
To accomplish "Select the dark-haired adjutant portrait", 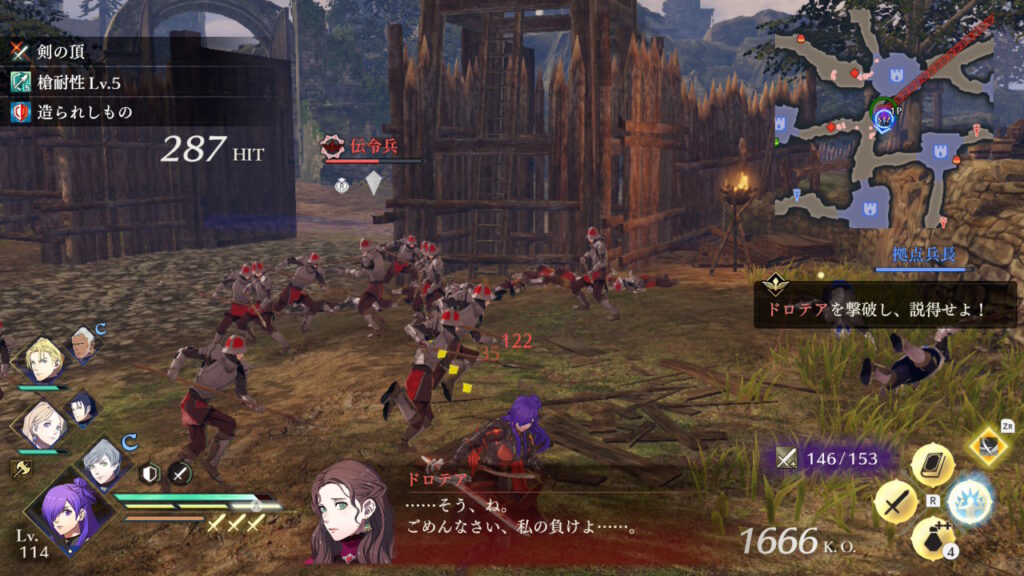I will [x=81, y=408].
